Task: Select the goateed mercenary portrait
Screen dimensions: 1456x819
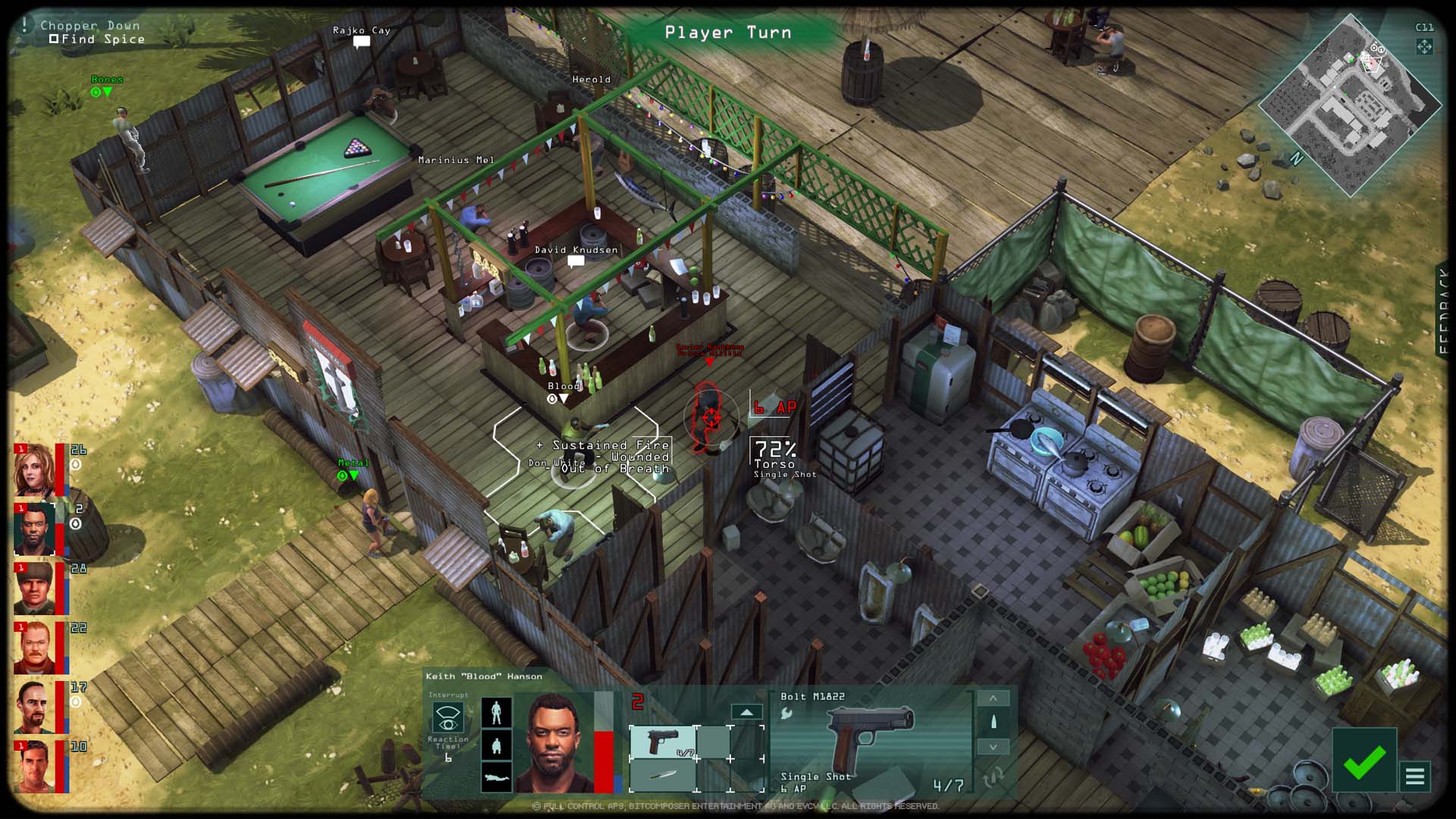Action: (35, 707)
